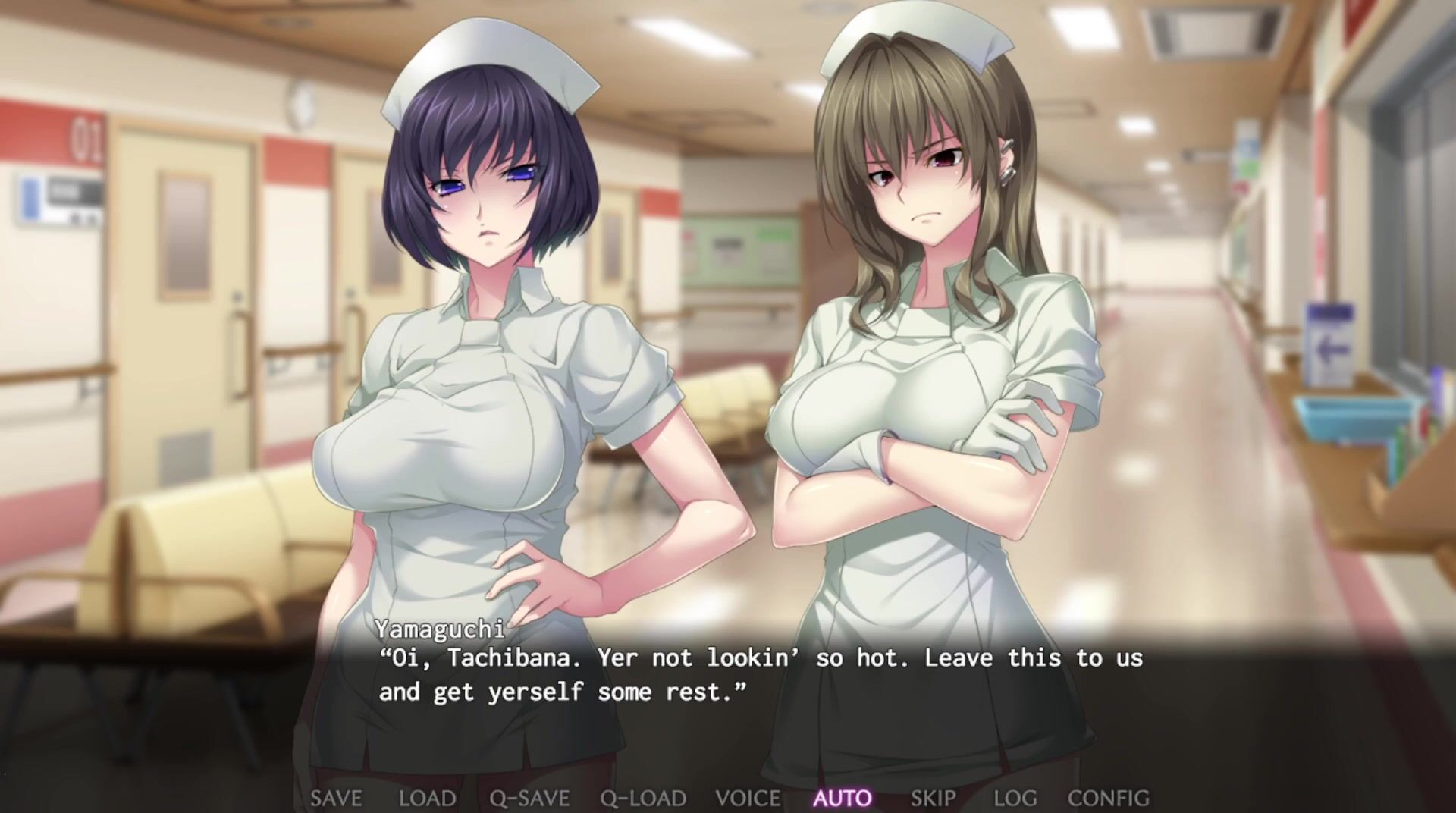This screenshot has width=1456, height=813.
Task: Open the LOAD menu
Action: 427,798
